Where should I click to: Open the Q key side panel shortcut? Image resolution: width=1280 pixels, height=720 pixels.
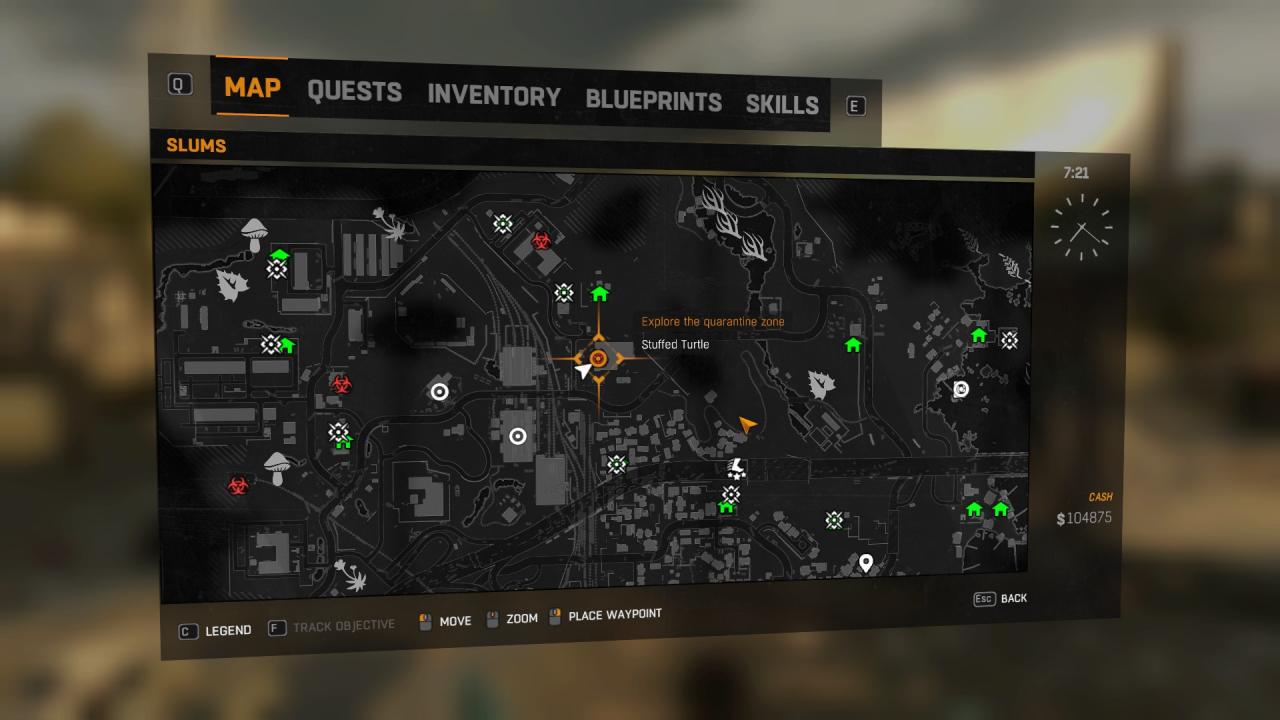coord(180,85)
